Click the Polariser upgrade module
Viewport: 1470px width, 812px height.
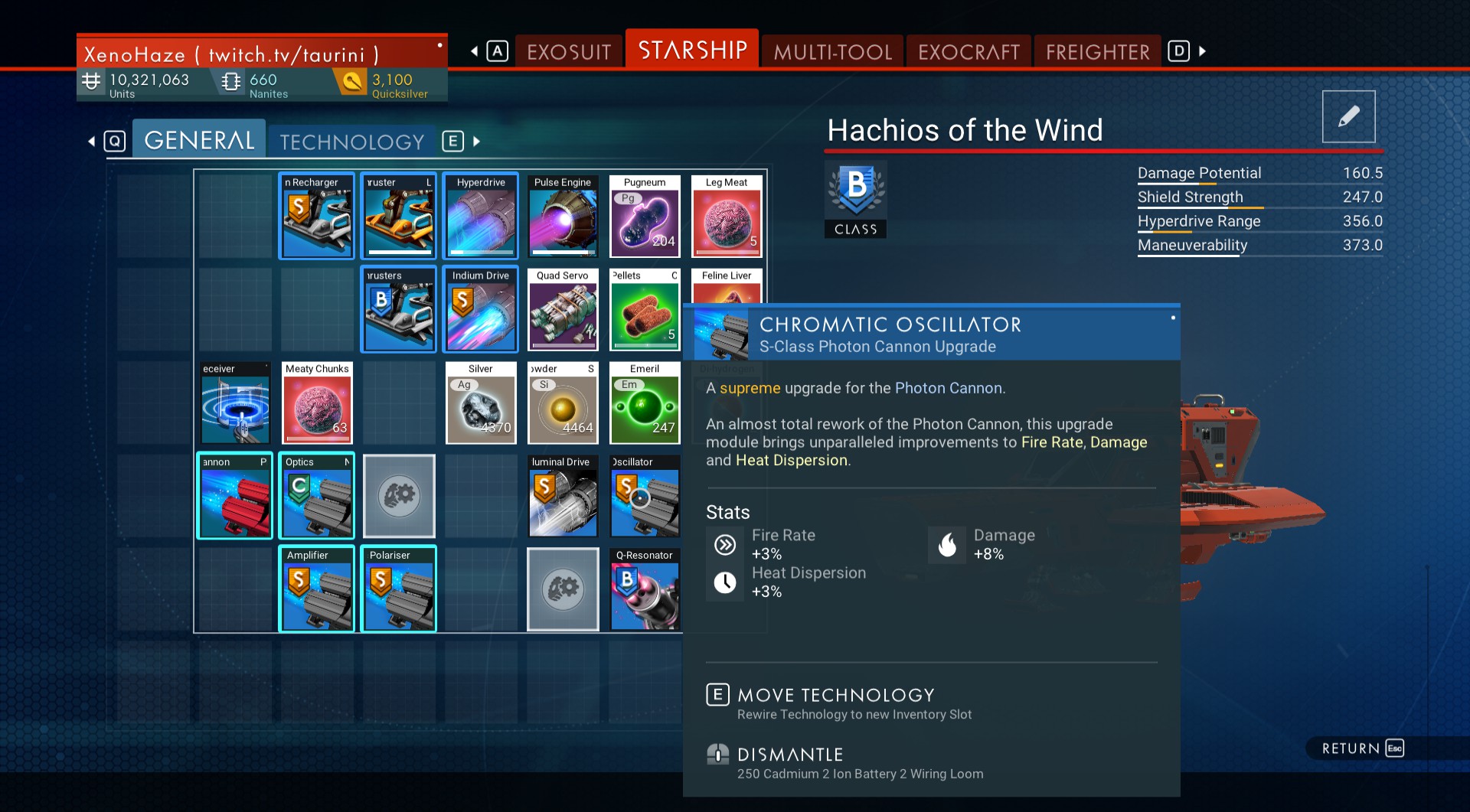coord(398,589)
